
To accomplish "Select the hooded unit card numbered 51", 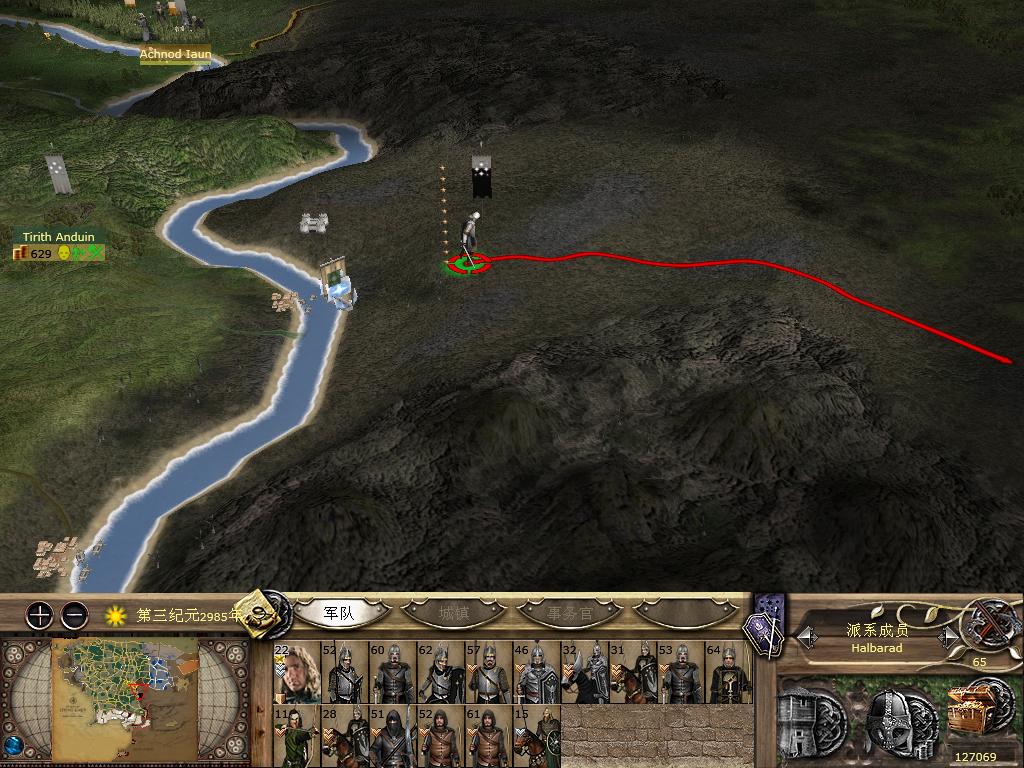I will coord(391,736).
